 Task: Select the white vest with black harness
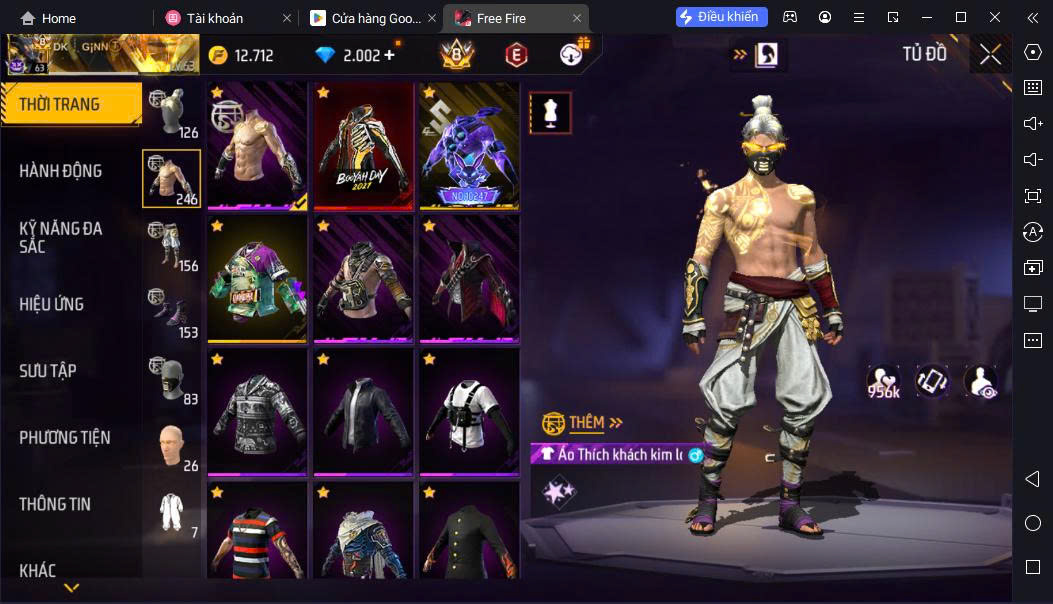click(x=468, y=412)
